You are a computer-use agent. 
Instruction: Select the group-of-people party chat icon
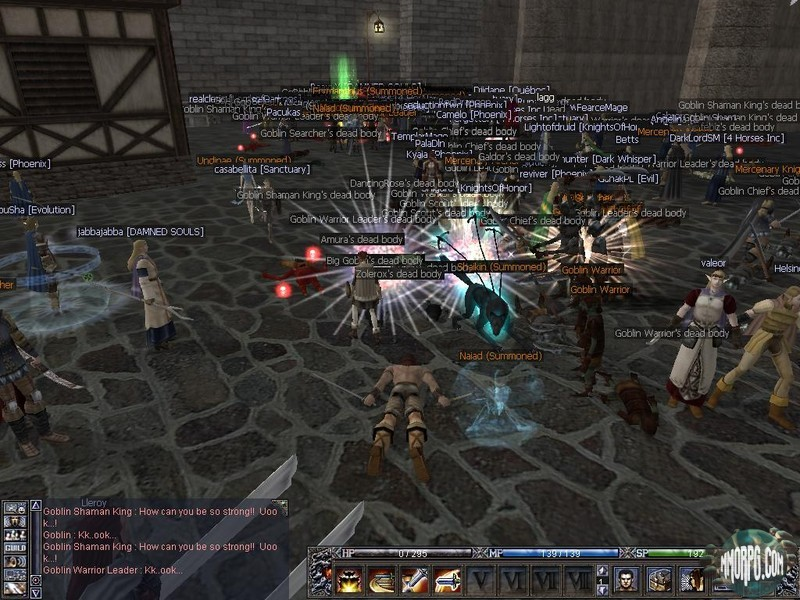click(15, 533)
